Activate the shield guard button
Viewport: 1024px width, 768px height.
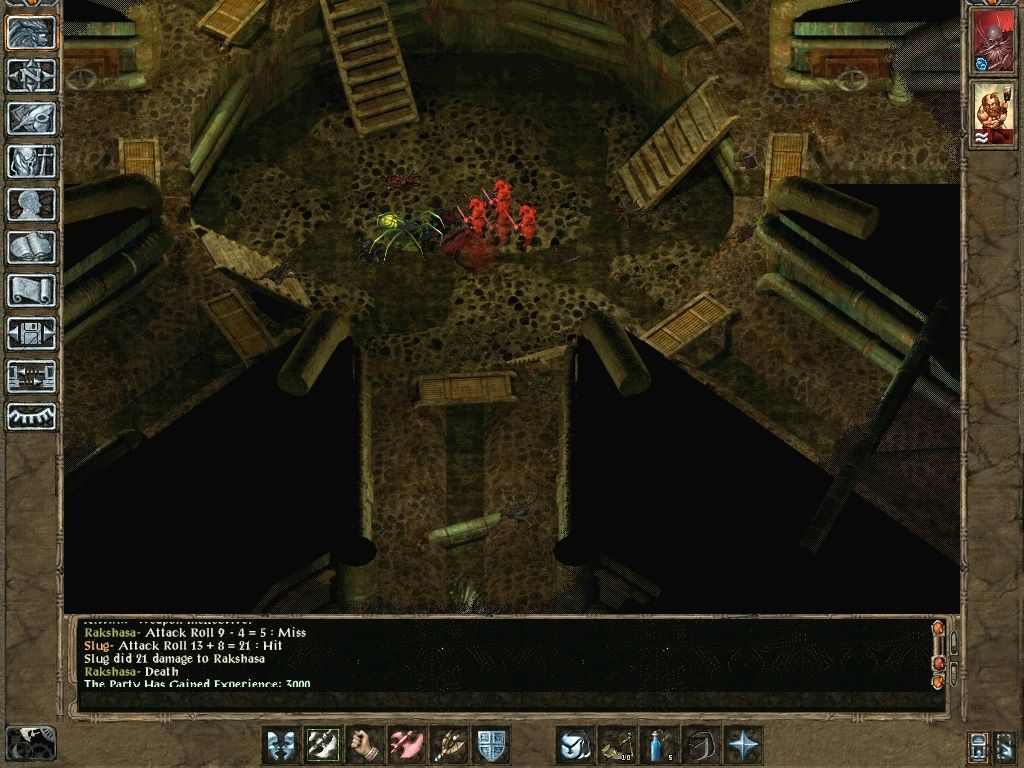(x=490, y=745)
